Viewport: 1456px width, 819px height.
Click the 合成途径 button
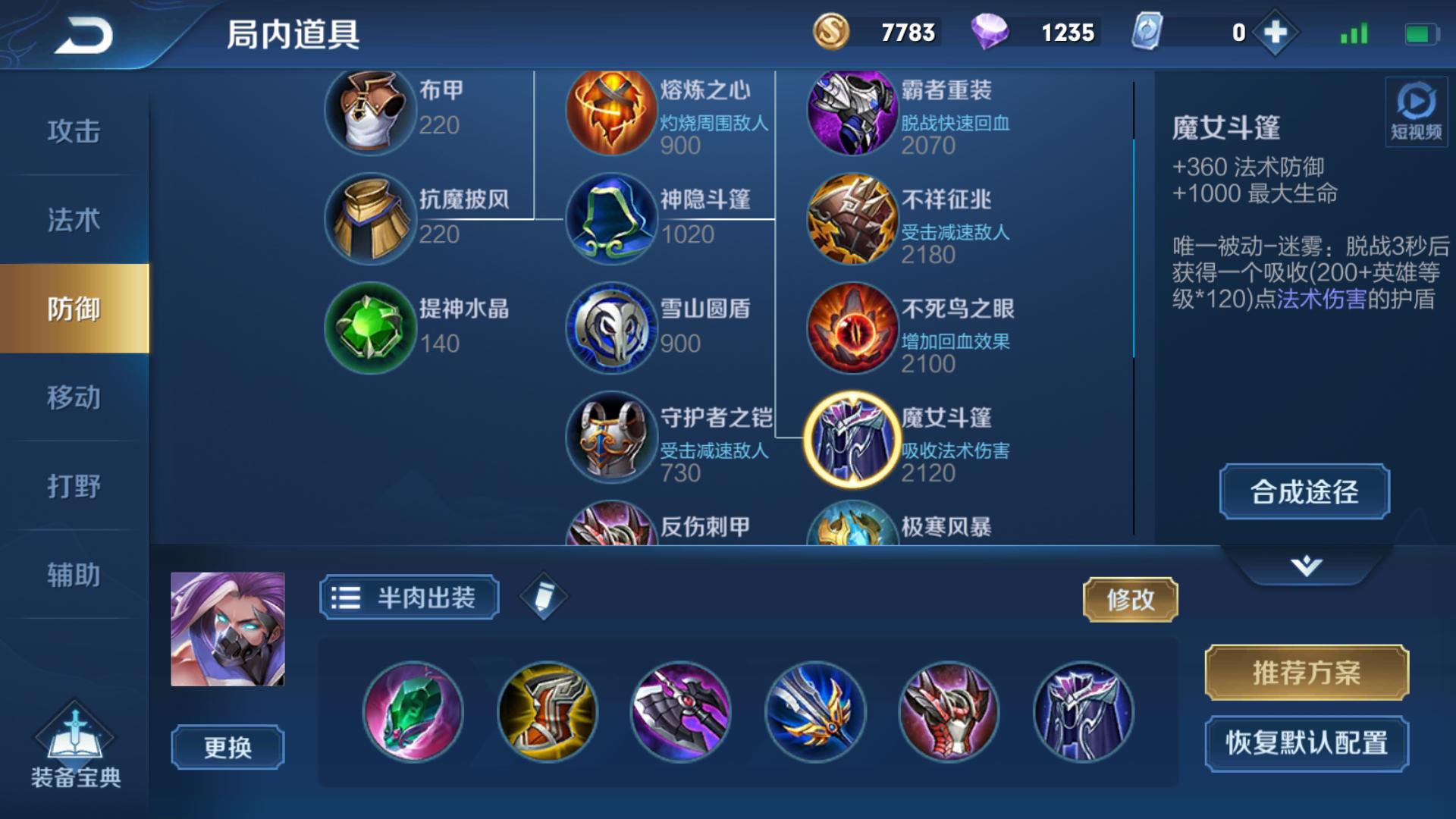tap(1304, 491)
